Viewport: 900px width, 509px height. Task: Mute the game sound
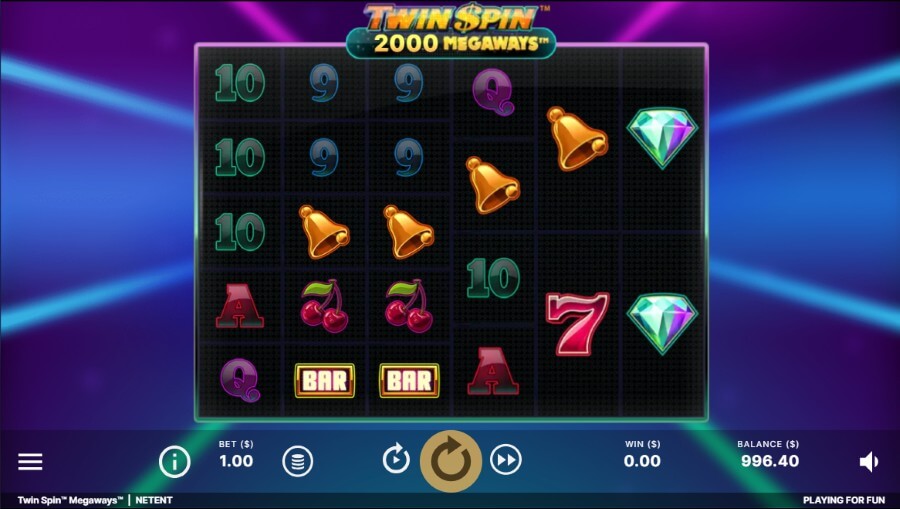(x=868, y=461)
